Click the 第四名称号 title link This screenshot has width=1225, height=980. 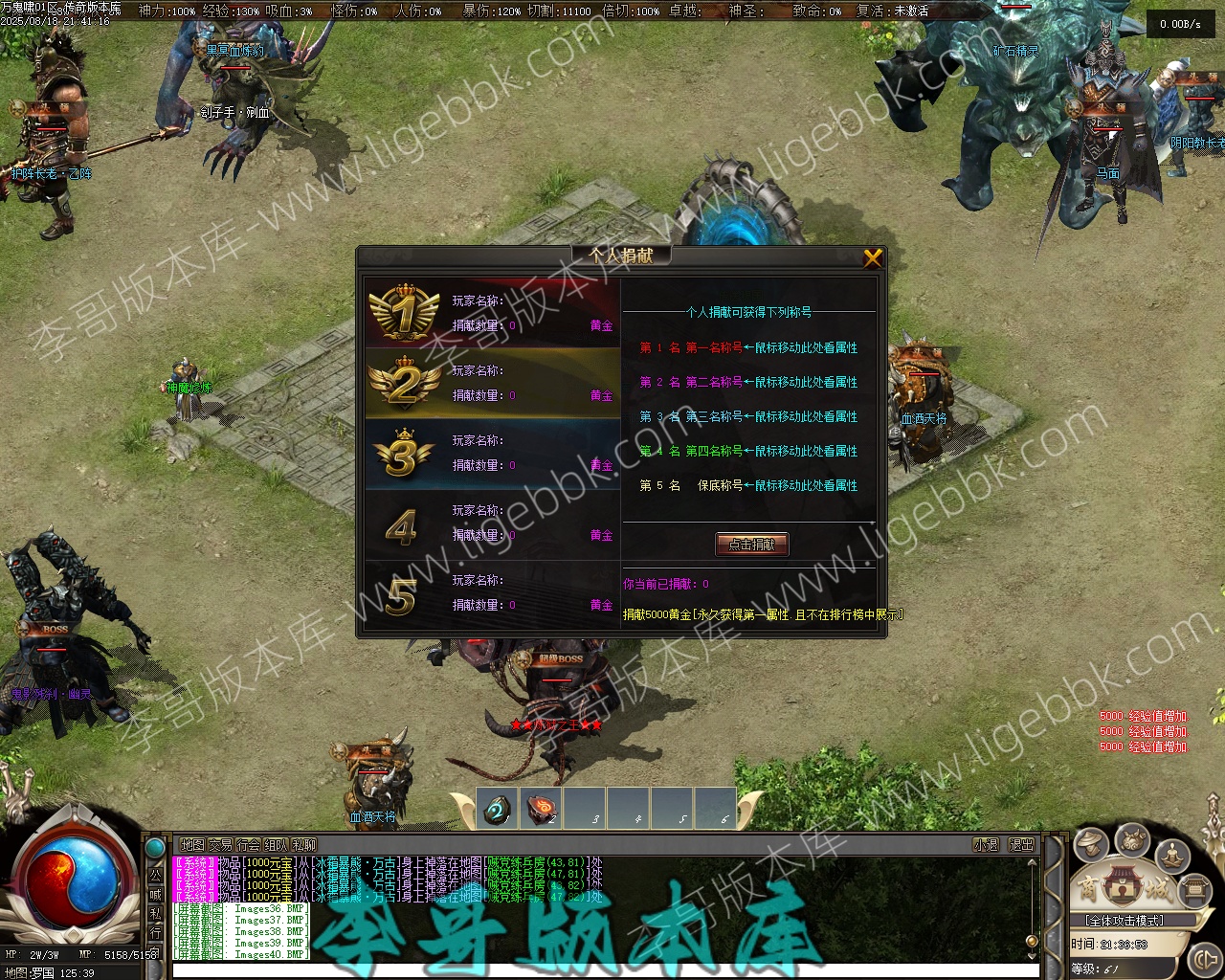(714, 451)
